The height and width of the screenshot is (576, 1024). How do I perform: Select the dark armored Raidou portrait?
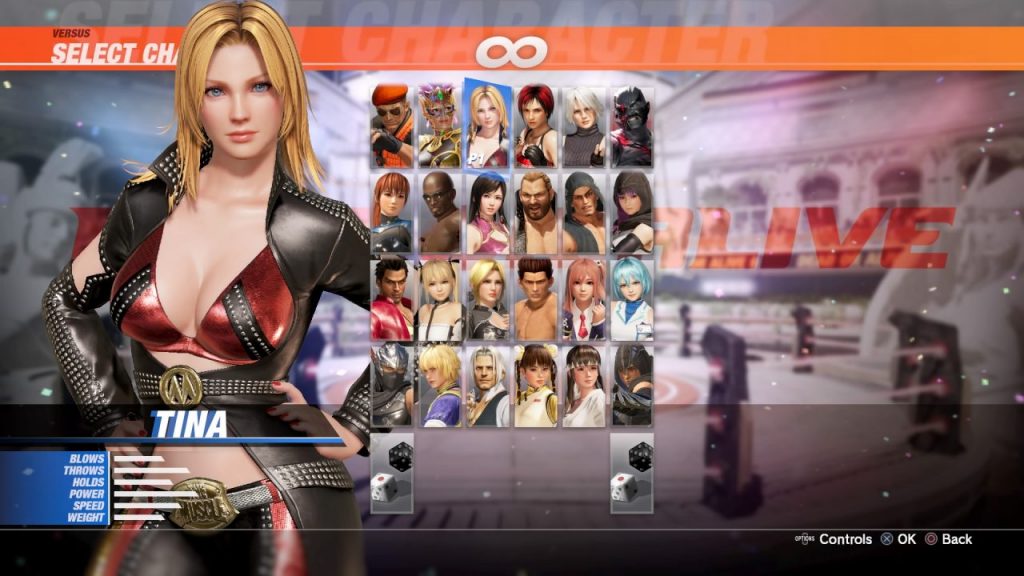632,126
